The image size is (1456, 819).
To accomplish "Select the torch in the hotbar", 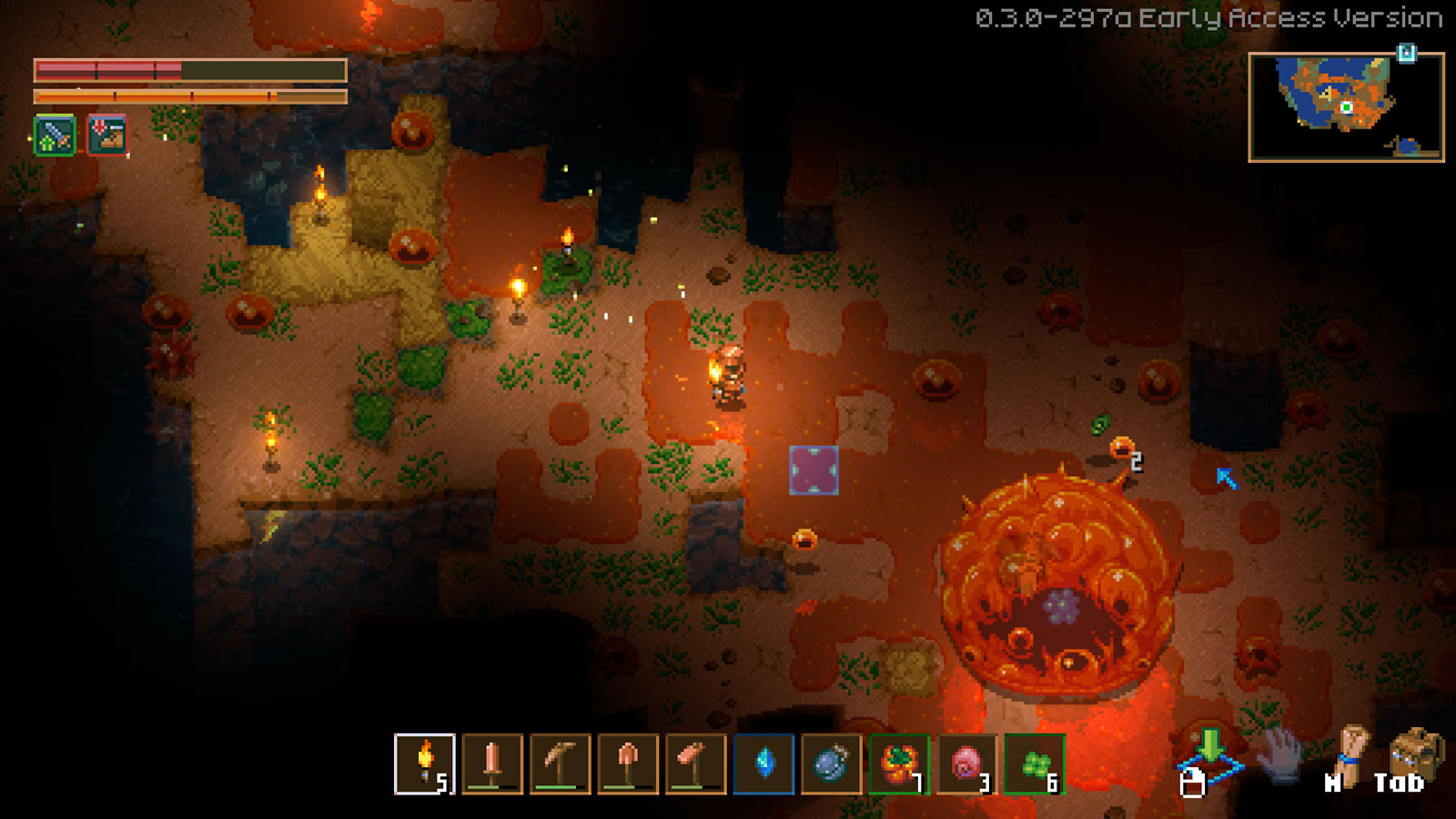I will click(x=428, y=764).
